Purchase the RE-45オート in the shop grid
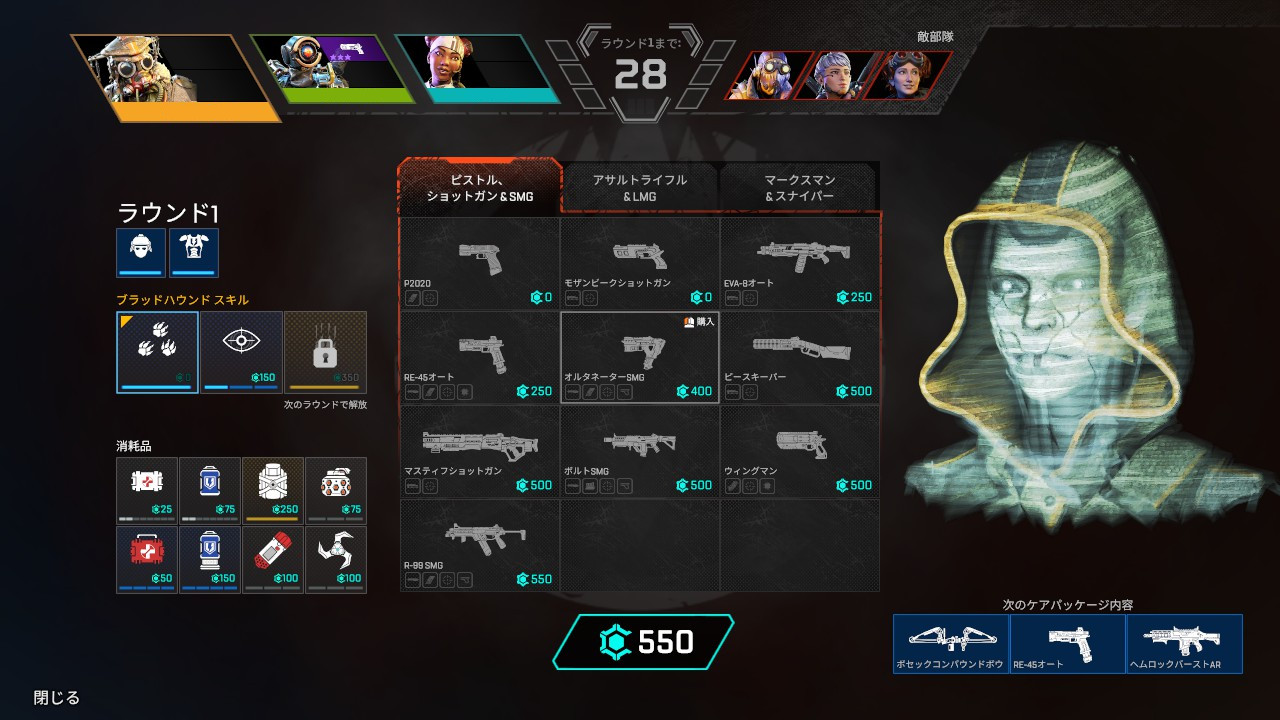 [x=480, y=358]
